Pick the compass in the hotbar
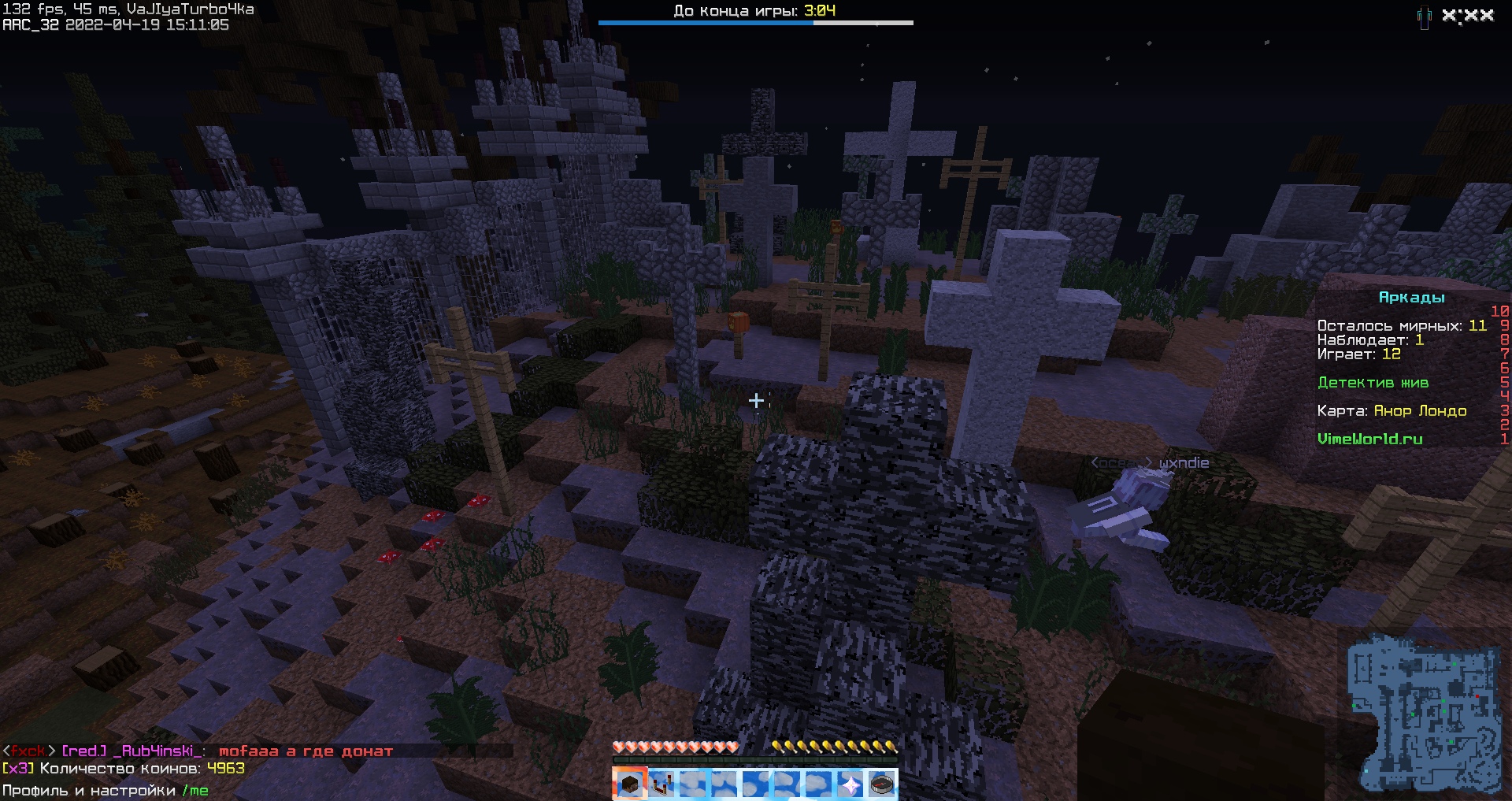The width and height of the screenshot is (1512, 801). pyautogui.click(x=881, y=784)
